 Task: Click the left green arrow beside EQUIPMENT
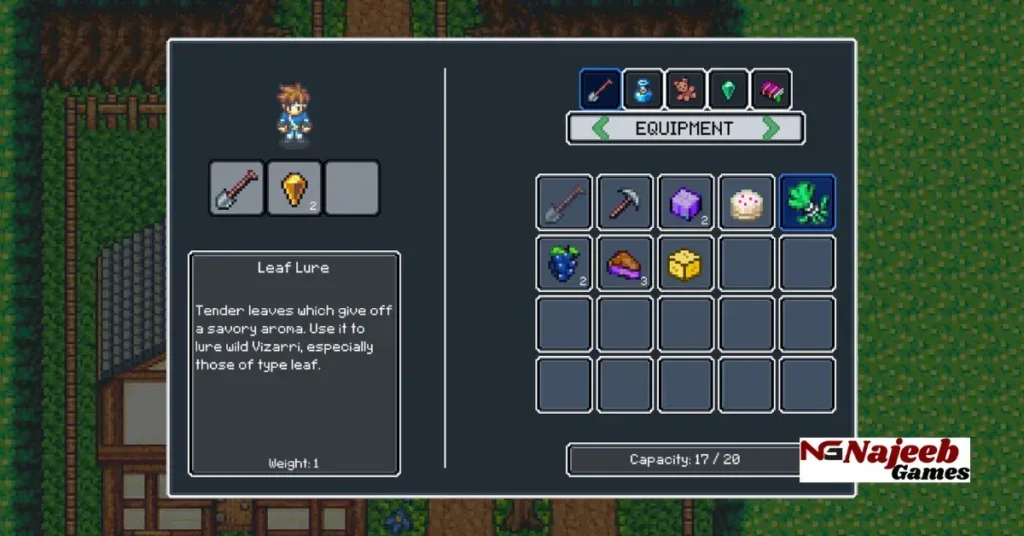click(600, 128)
